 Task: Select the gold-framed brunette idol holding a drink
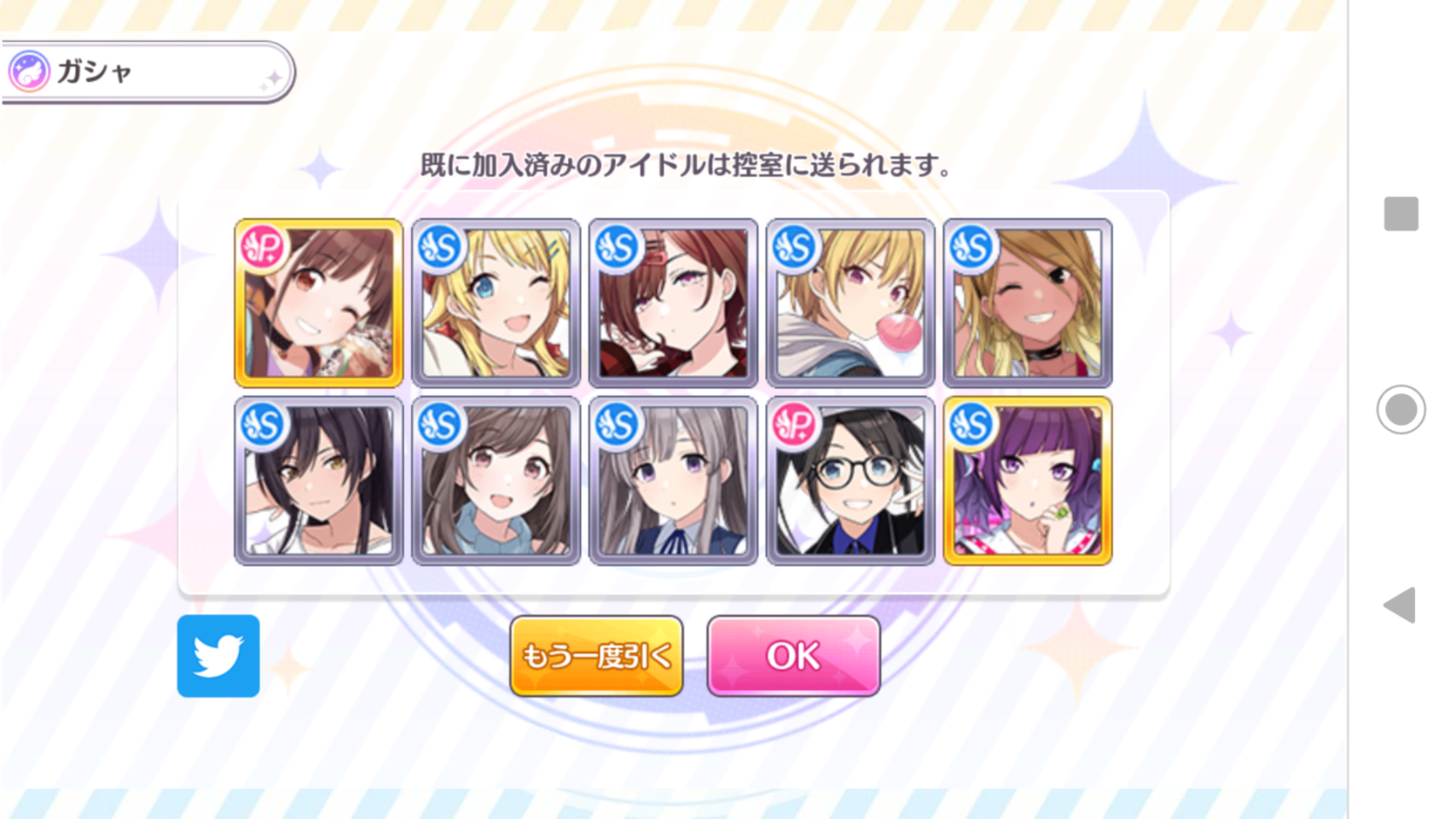[x=319, y=303]
